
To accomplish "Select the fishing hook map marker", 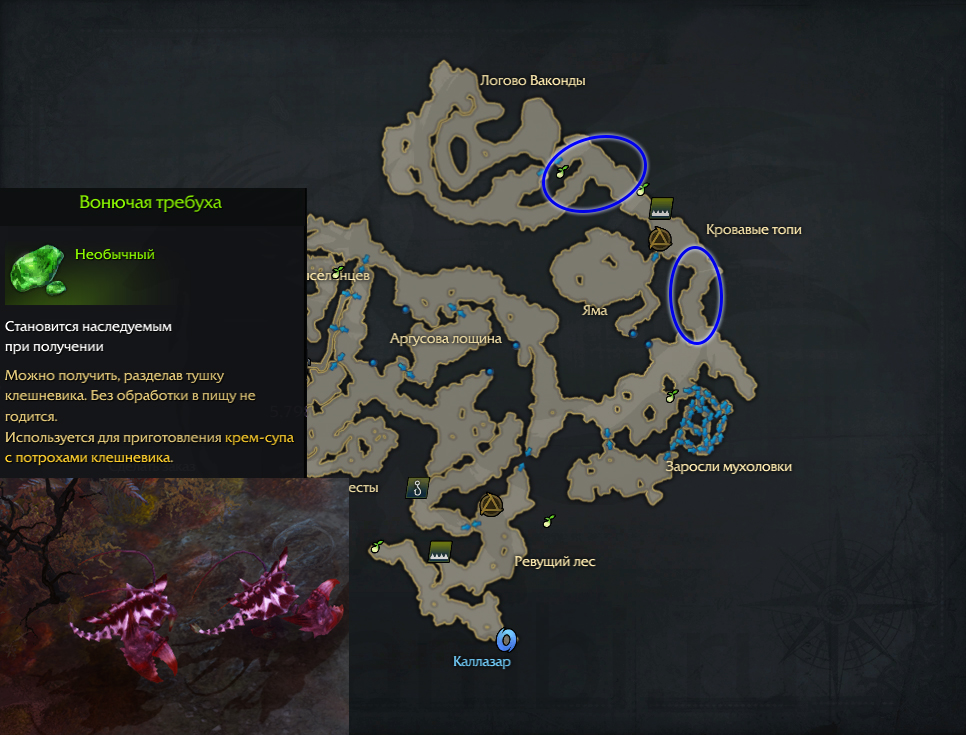I will click(x=416, y=489).
